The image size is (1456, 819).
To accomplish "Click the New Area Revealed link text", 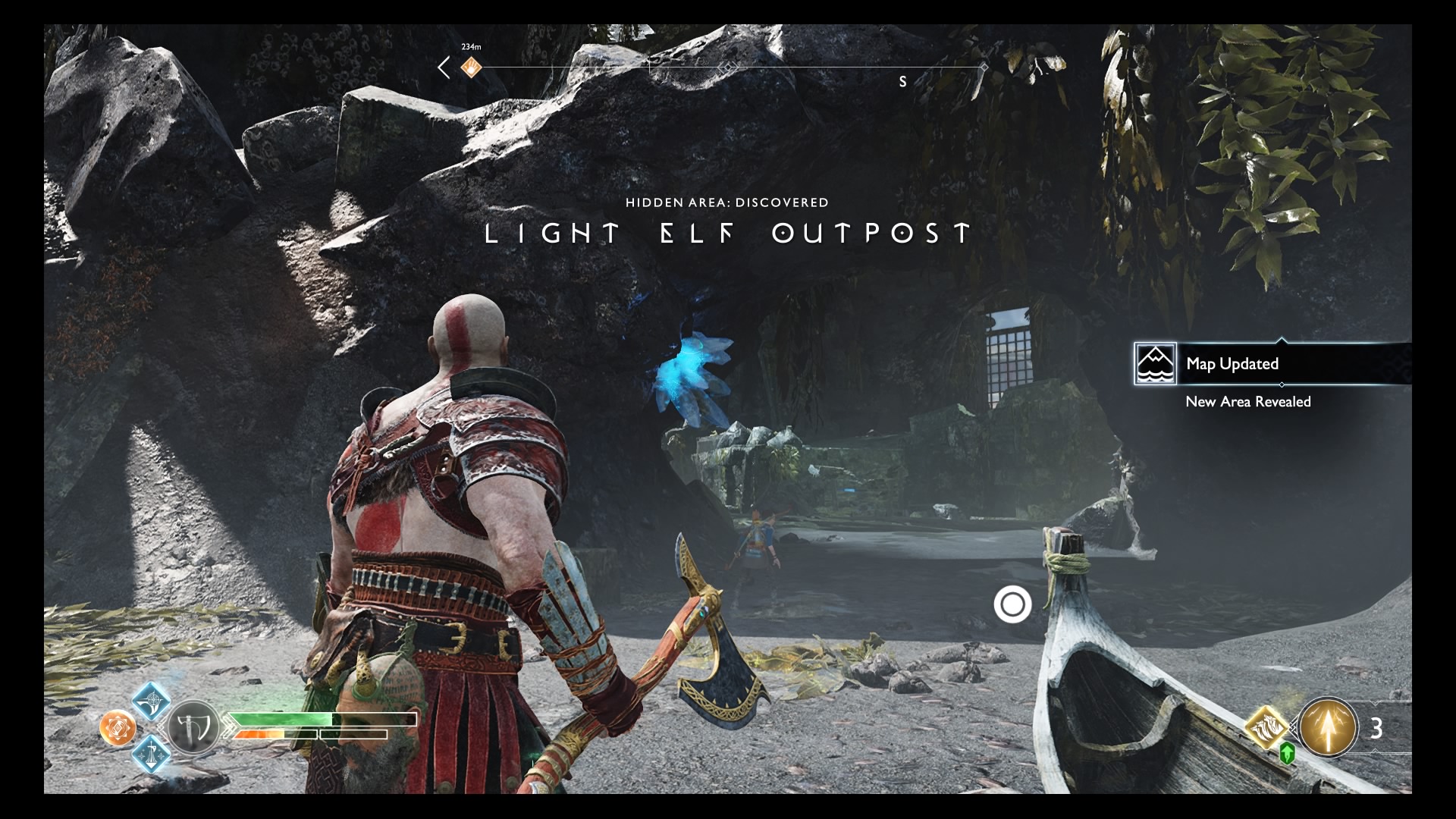I will pos(1249,403).
